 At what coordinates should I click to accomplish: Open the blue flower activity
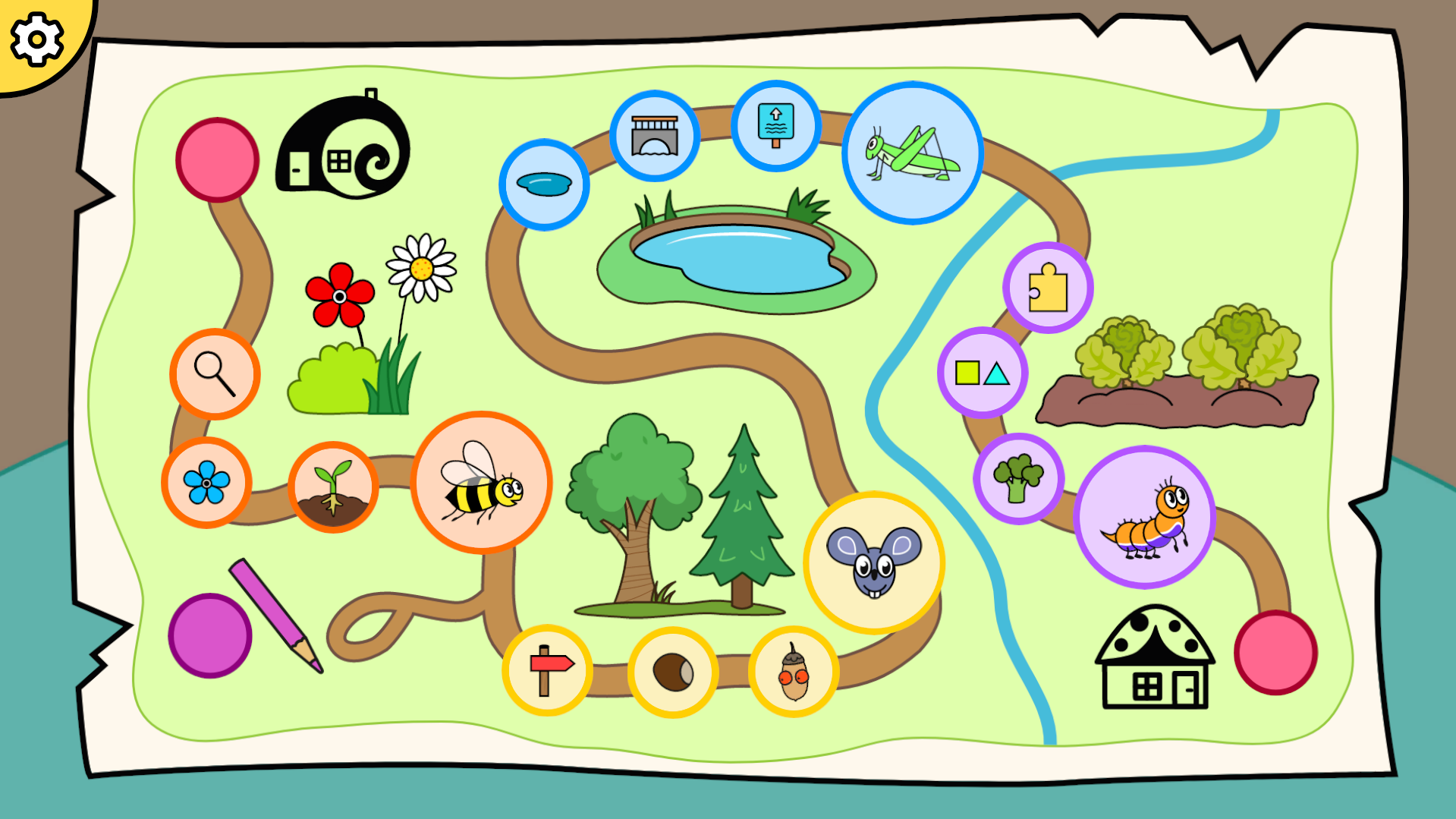pos(206,483)
